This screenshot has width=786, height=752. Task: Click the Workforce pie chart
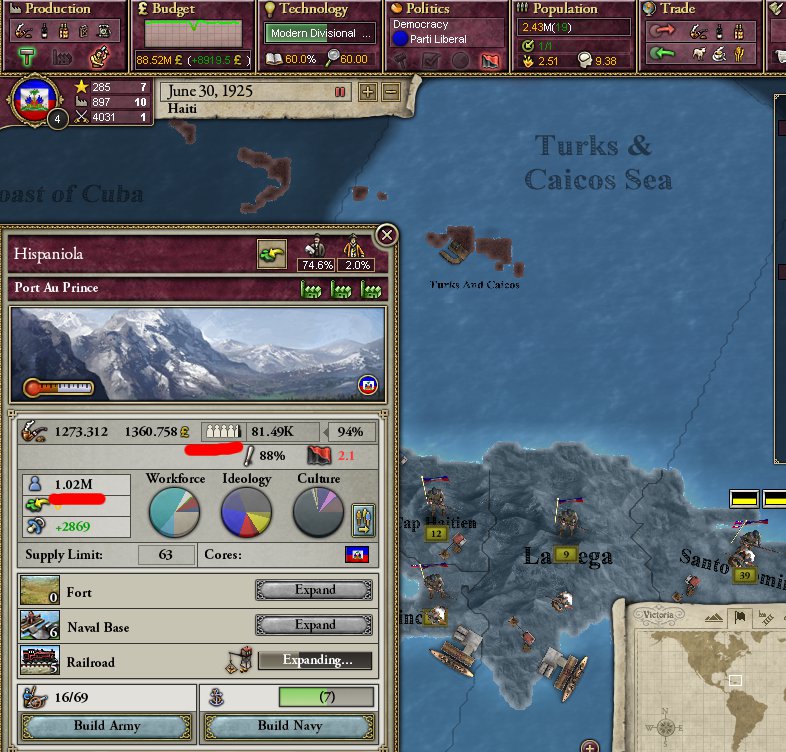(175, 512)
